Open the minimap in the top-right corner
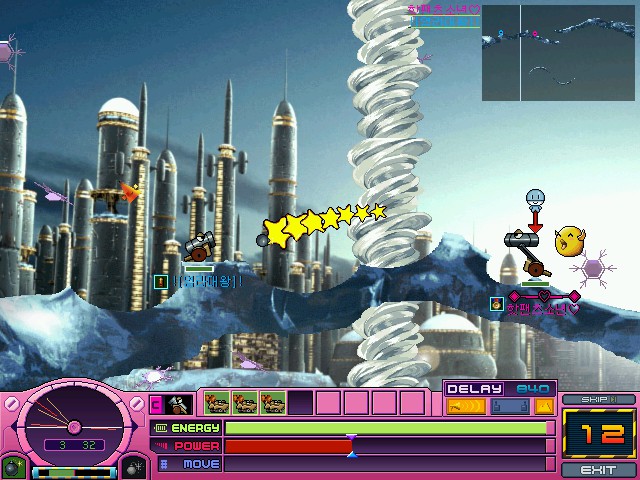Image resolution: width=640 pixels, height=480 pixels. (x=558, y=52)
